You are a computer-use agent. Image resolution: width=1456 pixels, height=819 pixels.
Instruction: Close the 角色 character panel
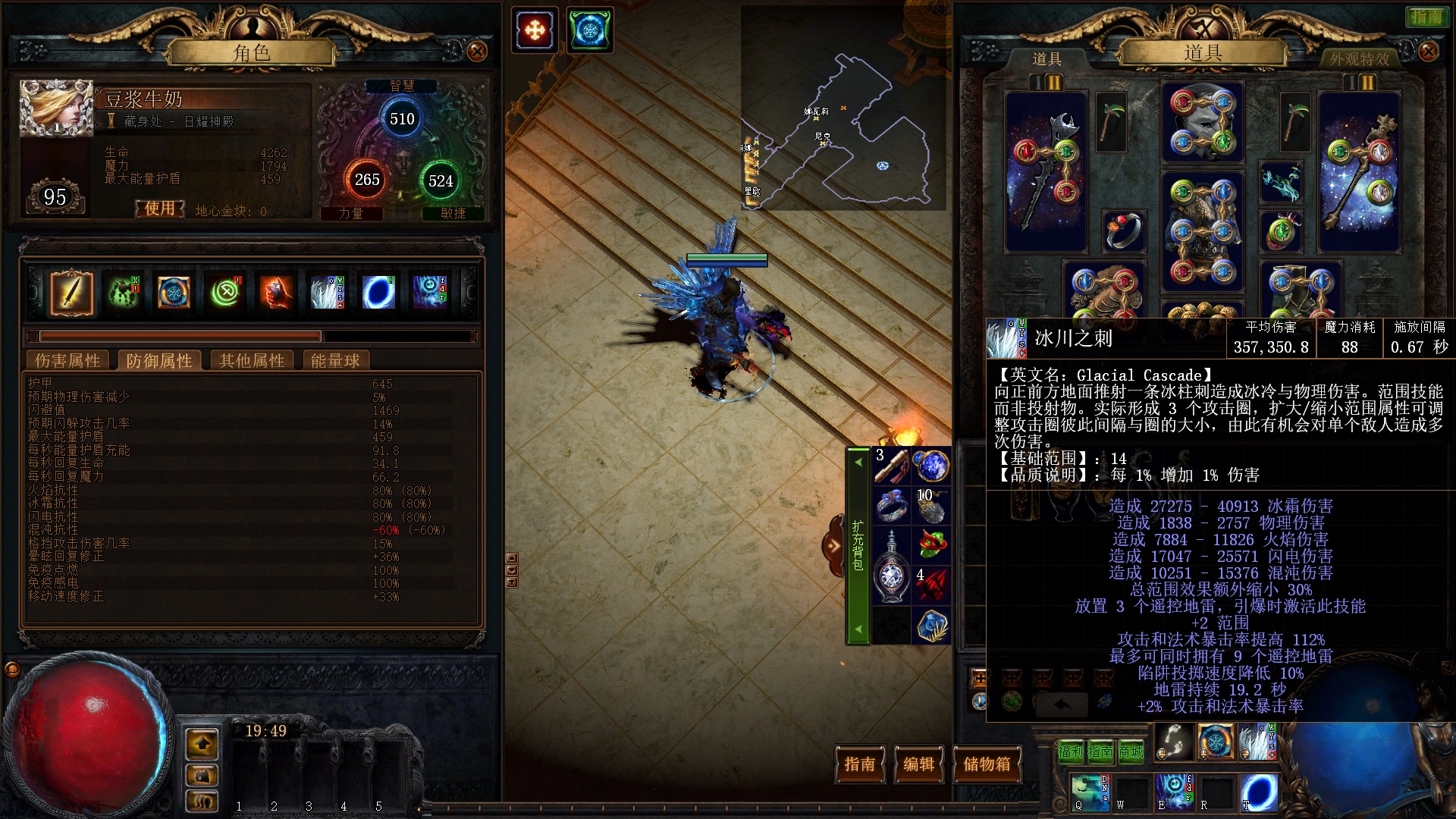pos(477,52)
